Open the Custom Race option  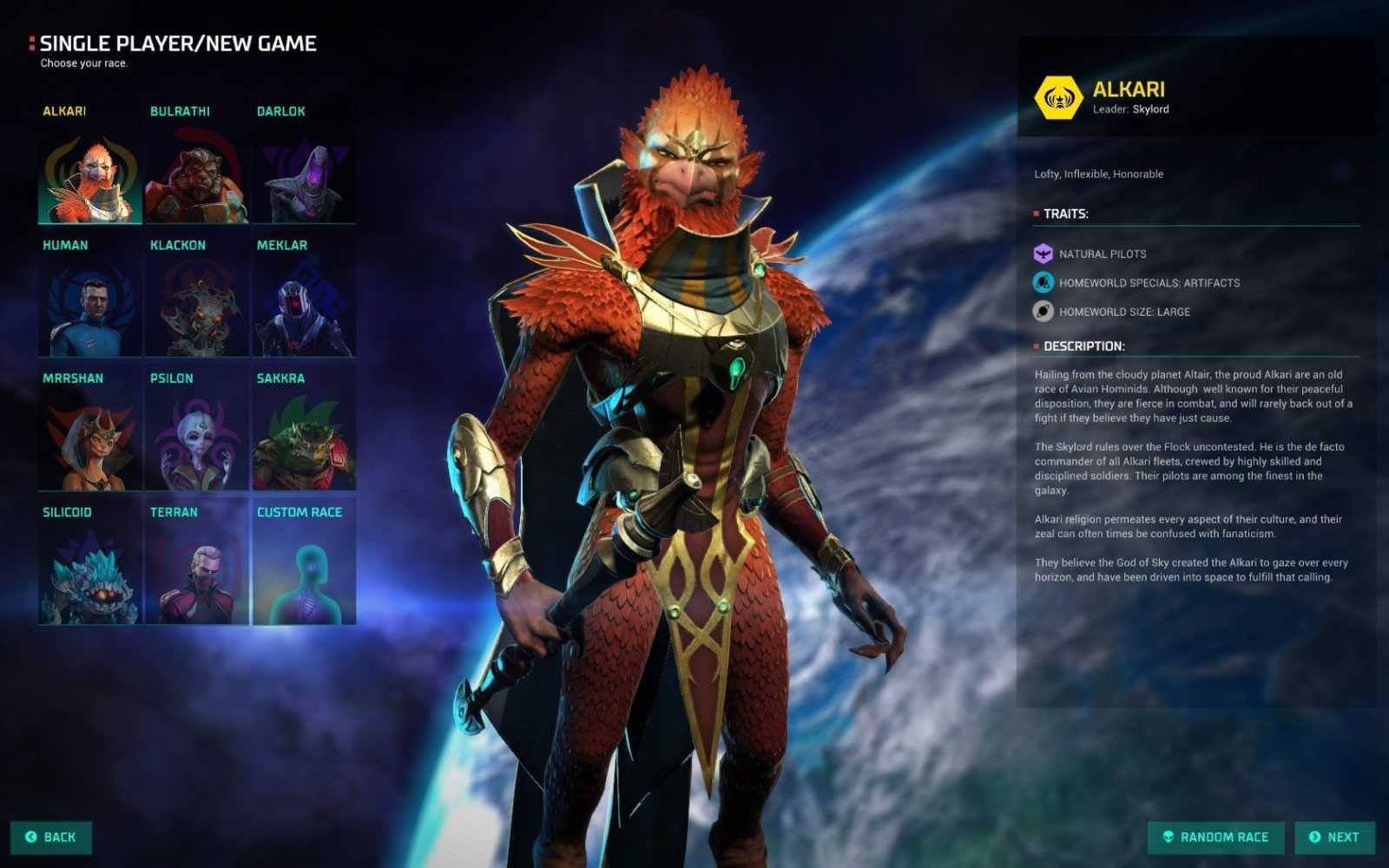pyautogui.click(x=304, y=575)
